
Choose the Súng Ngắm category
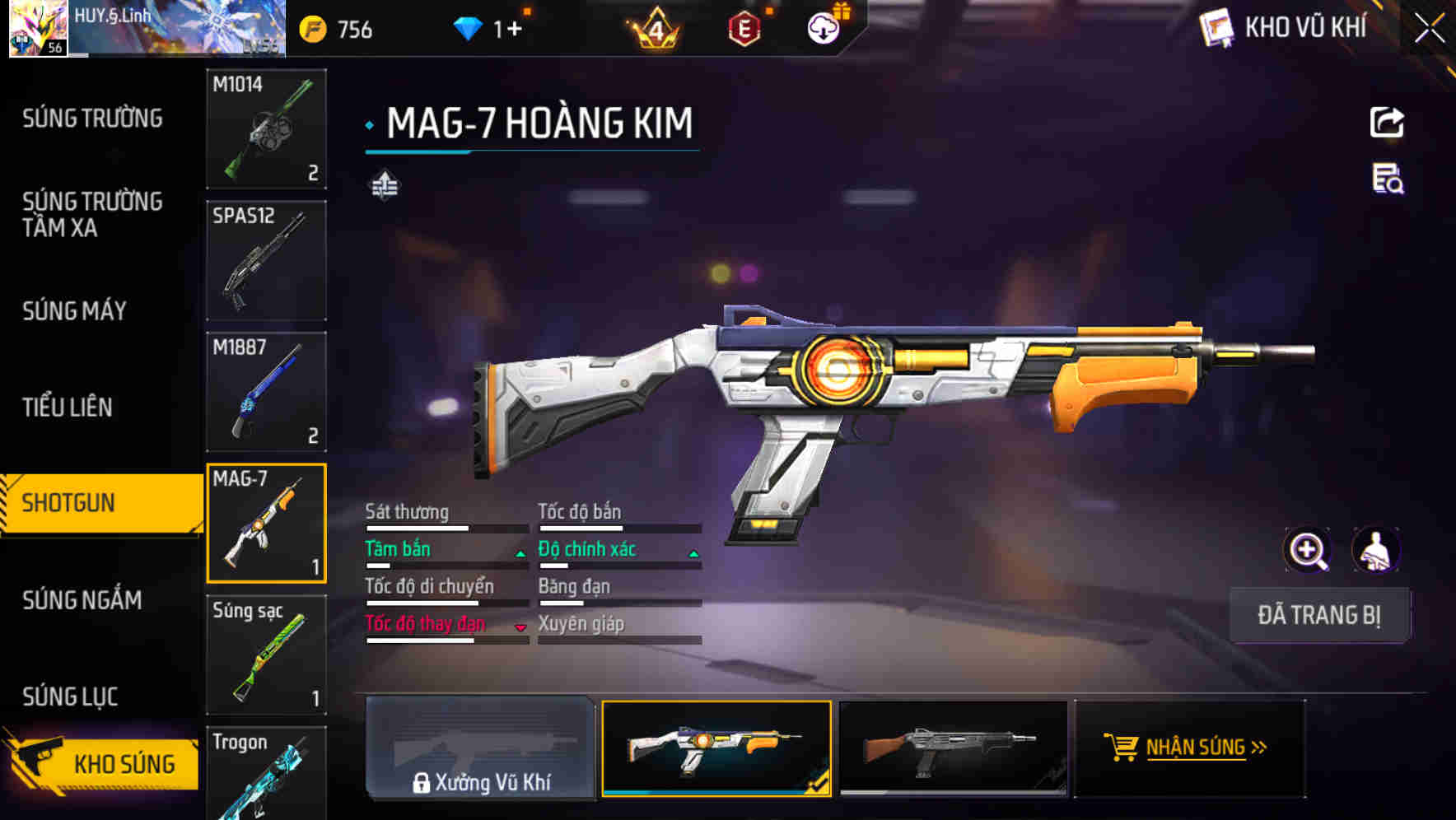82,599
